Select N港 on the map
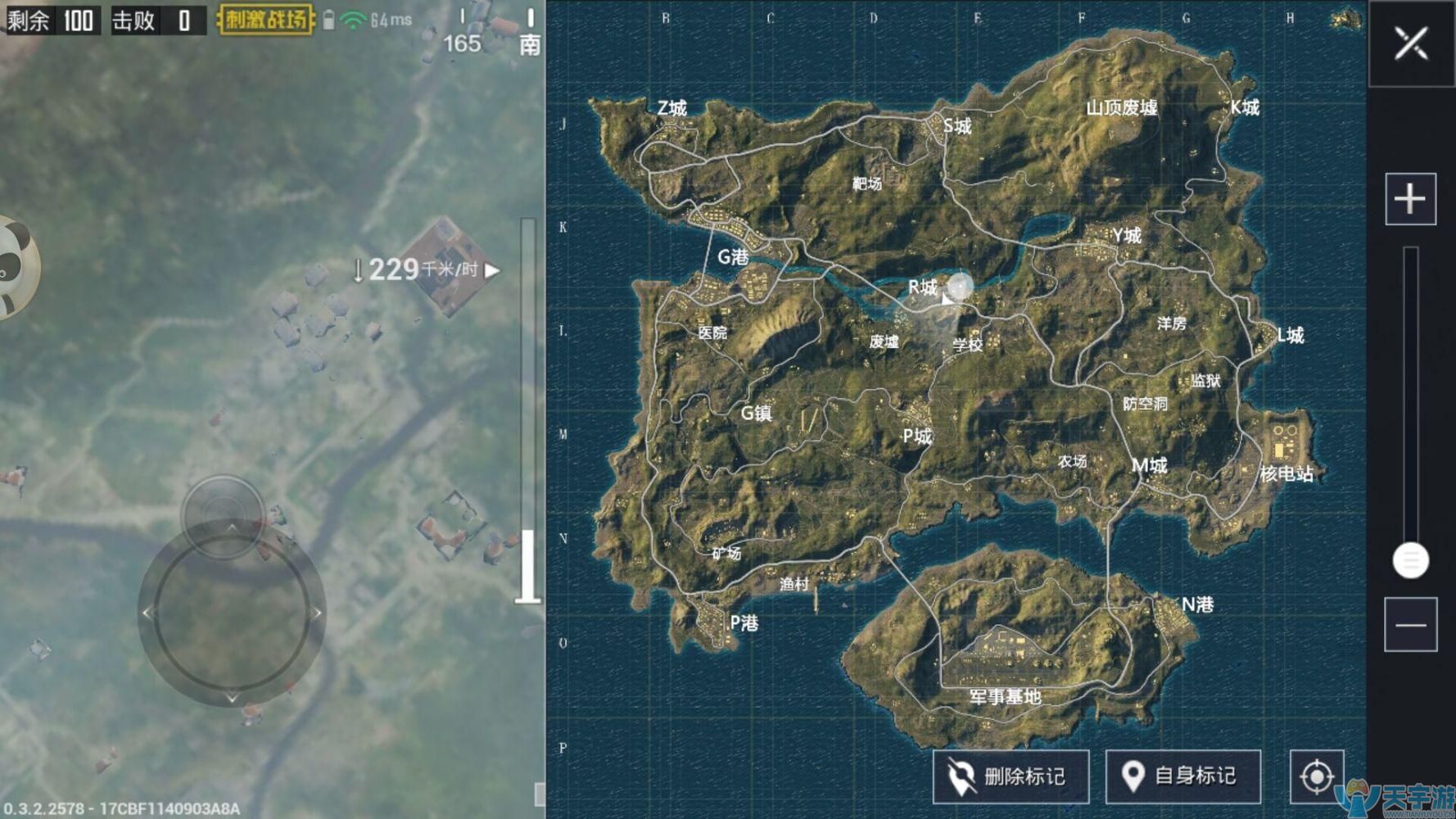 [1197, 604]
